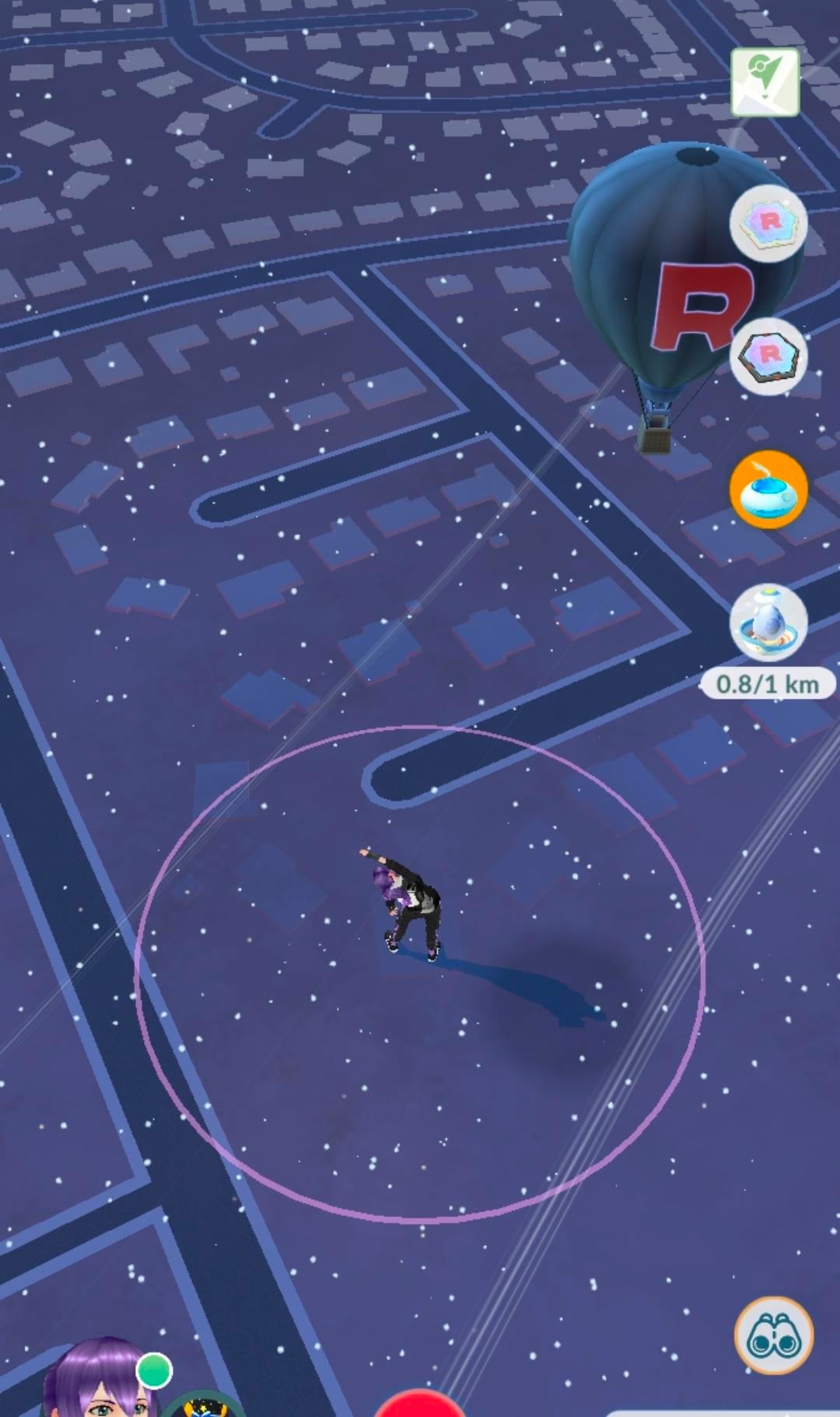Open the dark-rimmed Super Rocket Radar
The image size is (840, 1417).
coord(768,356)
